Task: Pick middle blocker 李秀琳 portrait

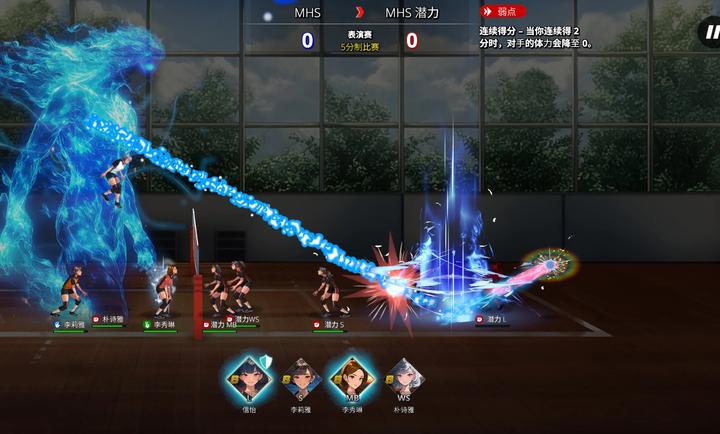Action: click(x=350, y=377)
